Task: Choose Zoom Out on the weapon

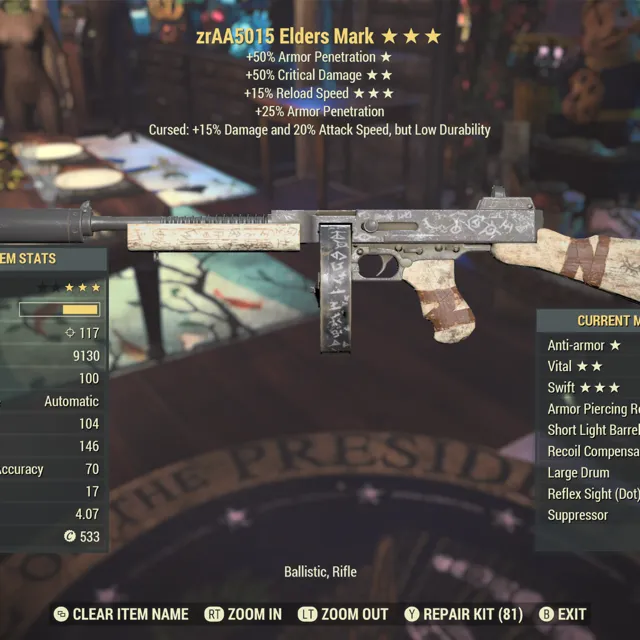Action: [x=345, y=614]
